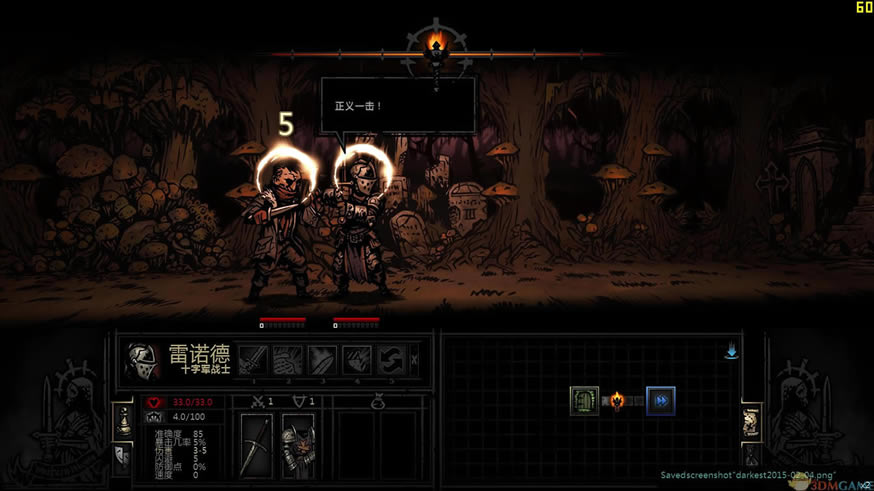Select the blue double-arrow room on map

[660, 401]
